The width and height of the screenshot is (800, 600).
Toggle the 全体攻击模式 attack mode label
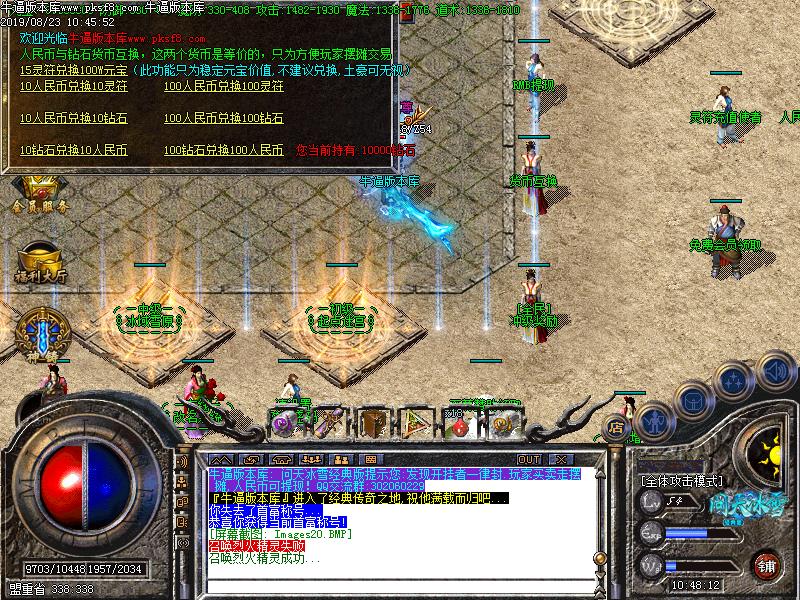683,481
